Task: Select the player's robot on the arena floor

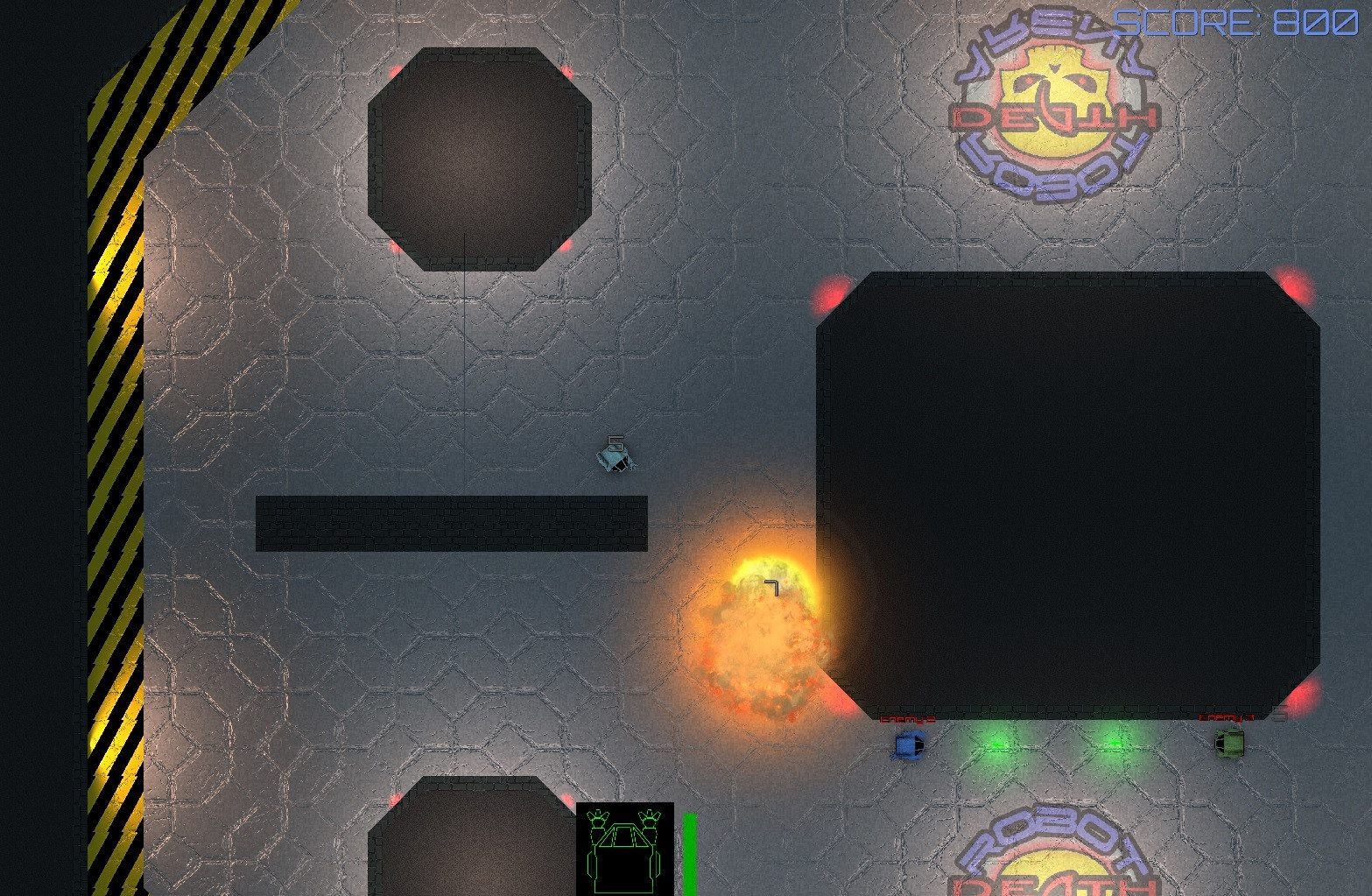Action: 616,458
